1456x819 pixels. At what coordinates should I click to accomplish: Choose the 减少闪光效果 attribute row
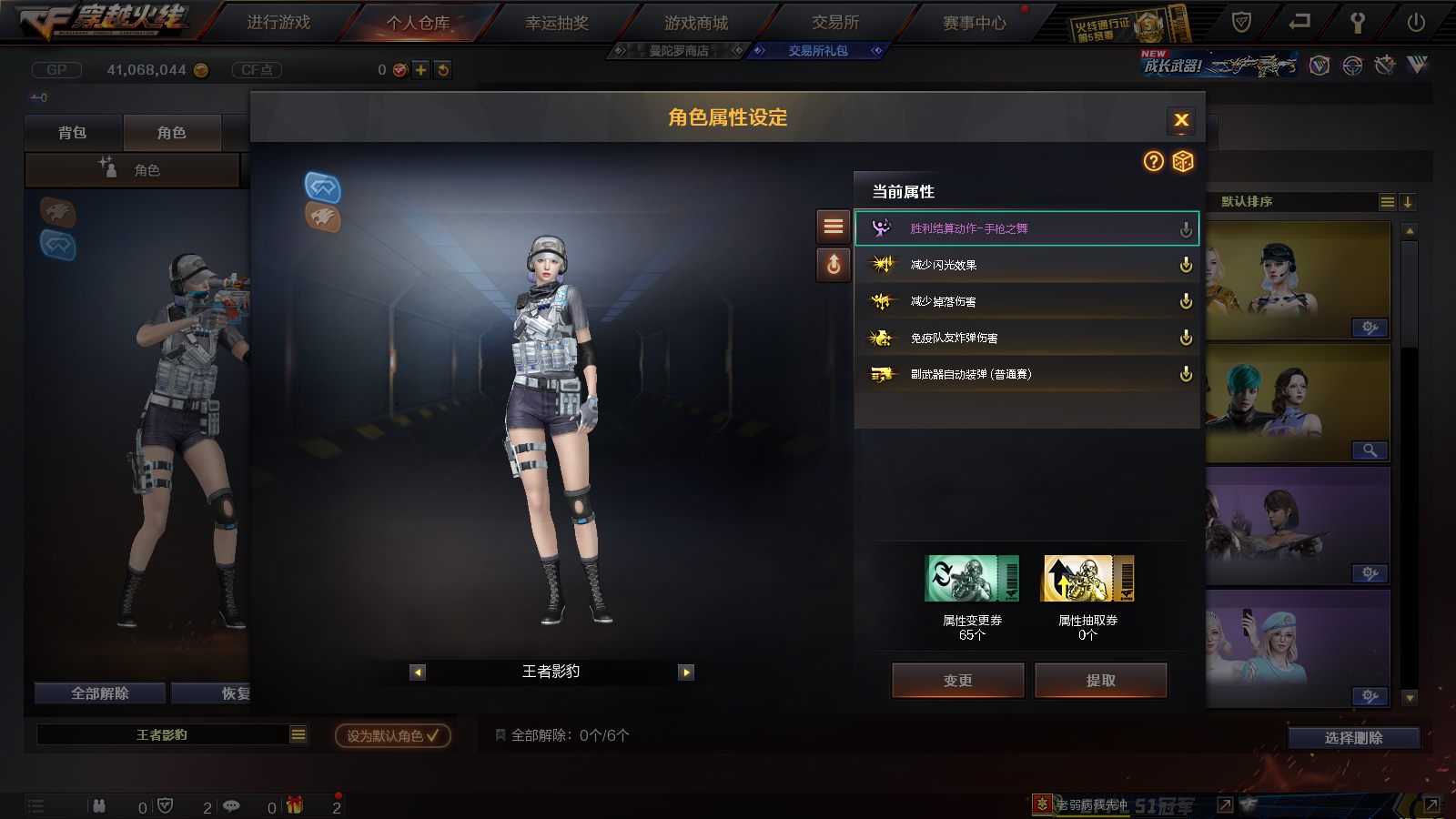pyautogui.click(x=1026, y=265)
